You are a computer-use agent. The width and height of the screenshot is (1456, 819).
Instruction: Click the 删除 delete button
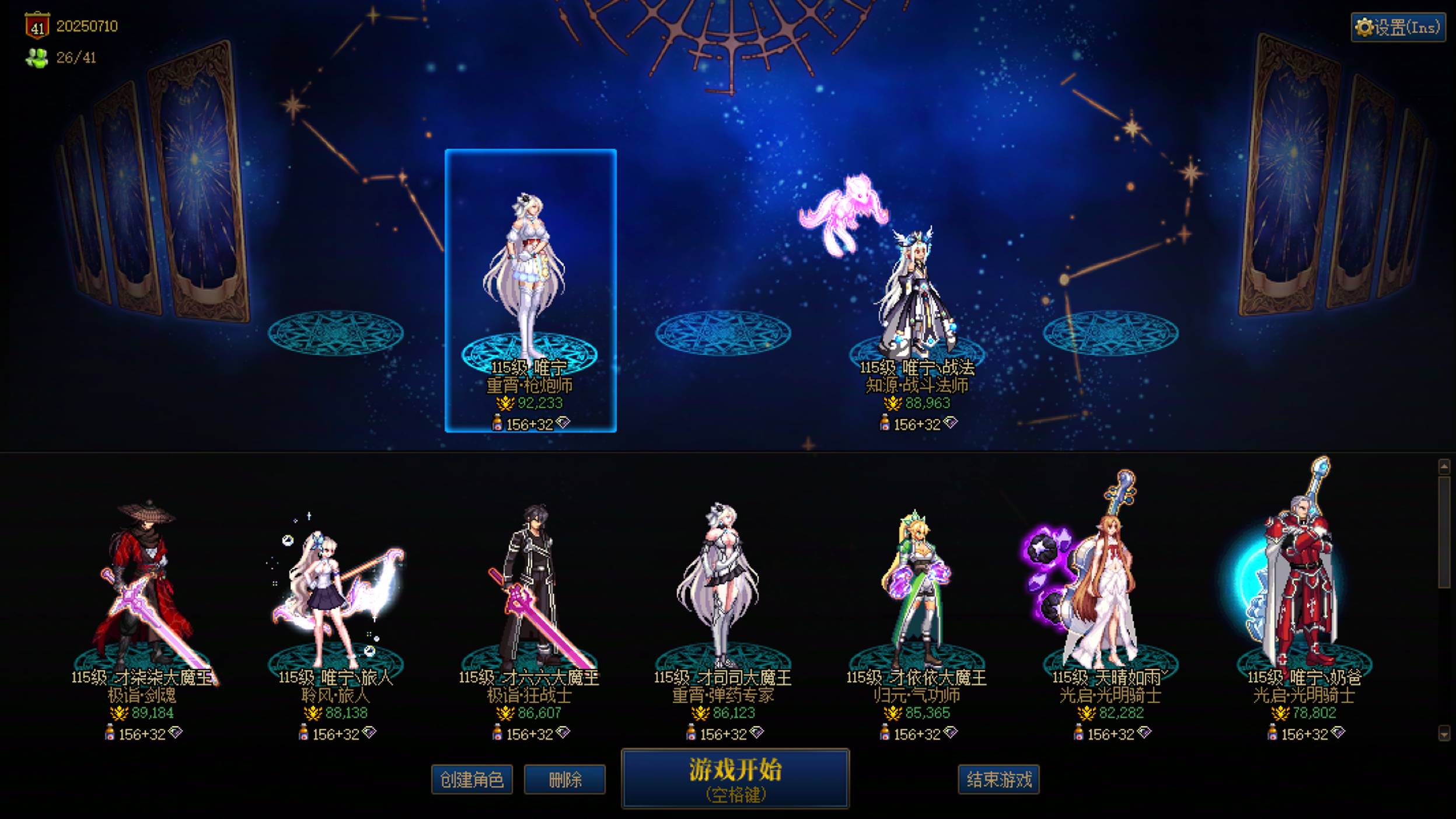pos(563,779)
